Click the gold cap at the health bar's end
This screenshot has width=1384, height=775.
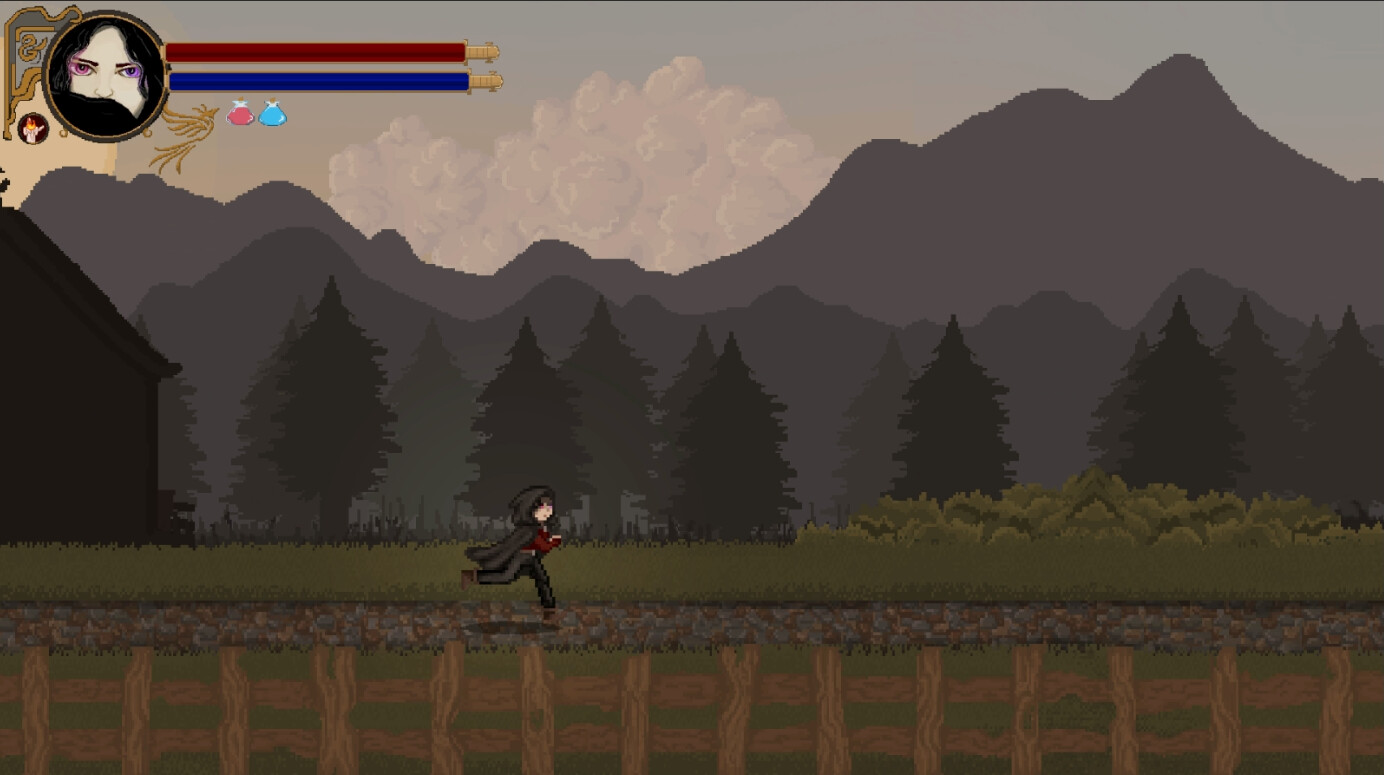[484, 49]
